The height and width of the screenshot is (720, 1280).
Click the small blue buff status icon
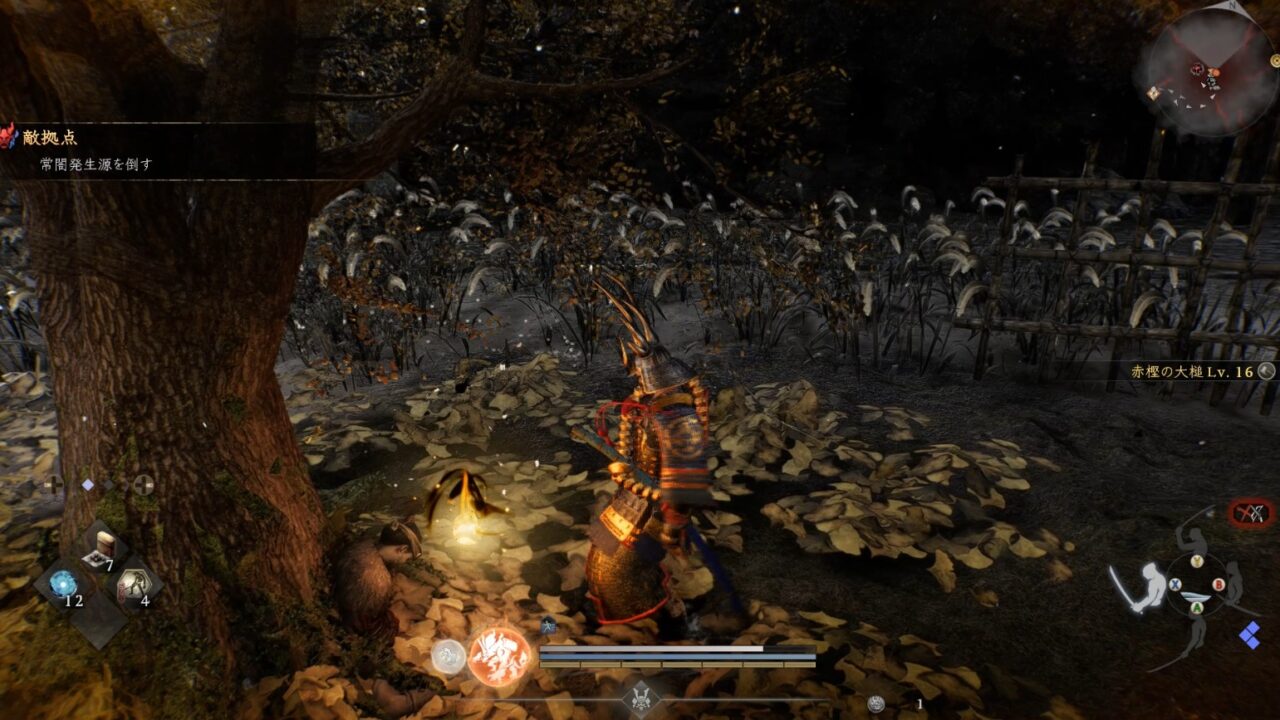[548, 626]
